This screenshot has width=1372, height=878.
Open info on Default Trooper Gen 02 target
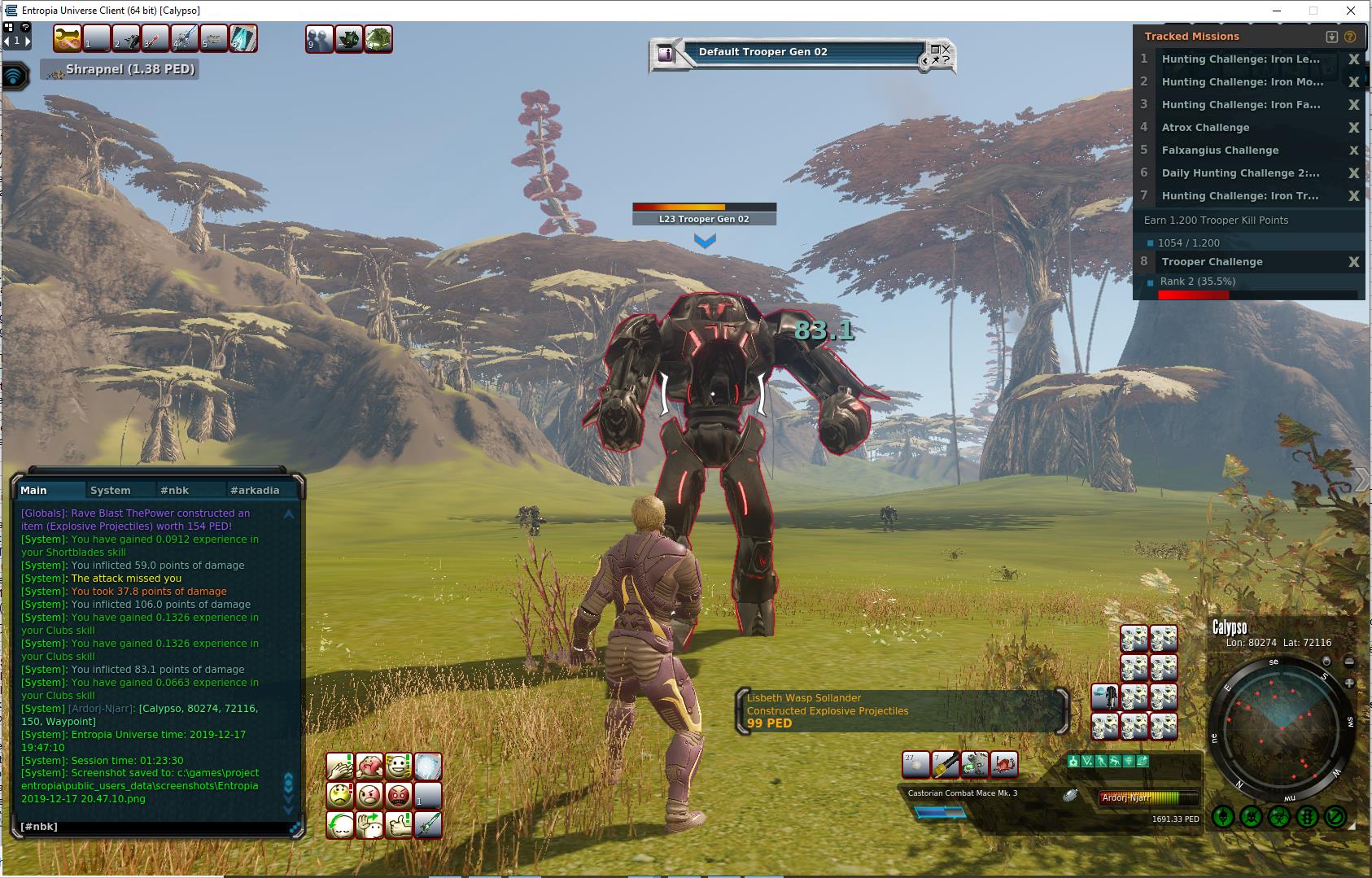click(666, 54)
